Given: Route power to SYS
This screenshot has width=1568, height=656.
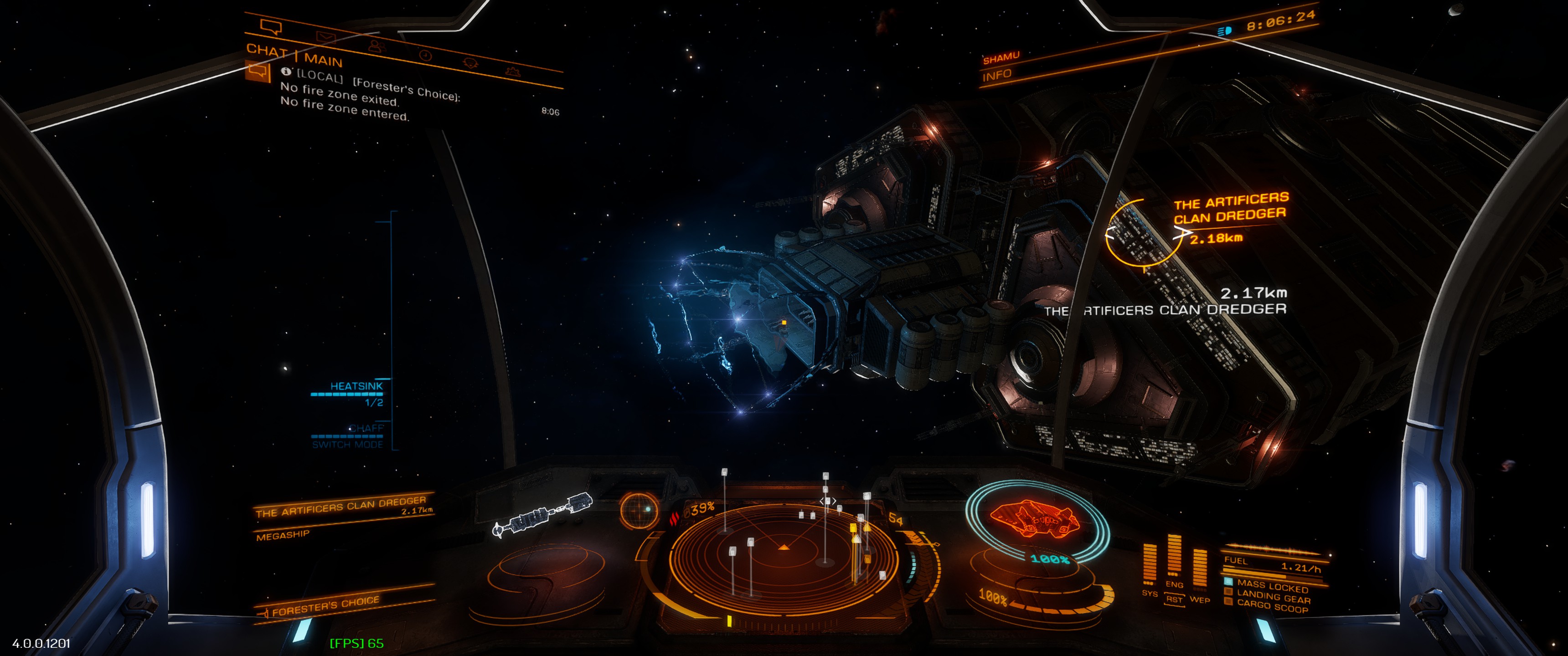Looking at the screenshot, I should (x=1149, y=593).
